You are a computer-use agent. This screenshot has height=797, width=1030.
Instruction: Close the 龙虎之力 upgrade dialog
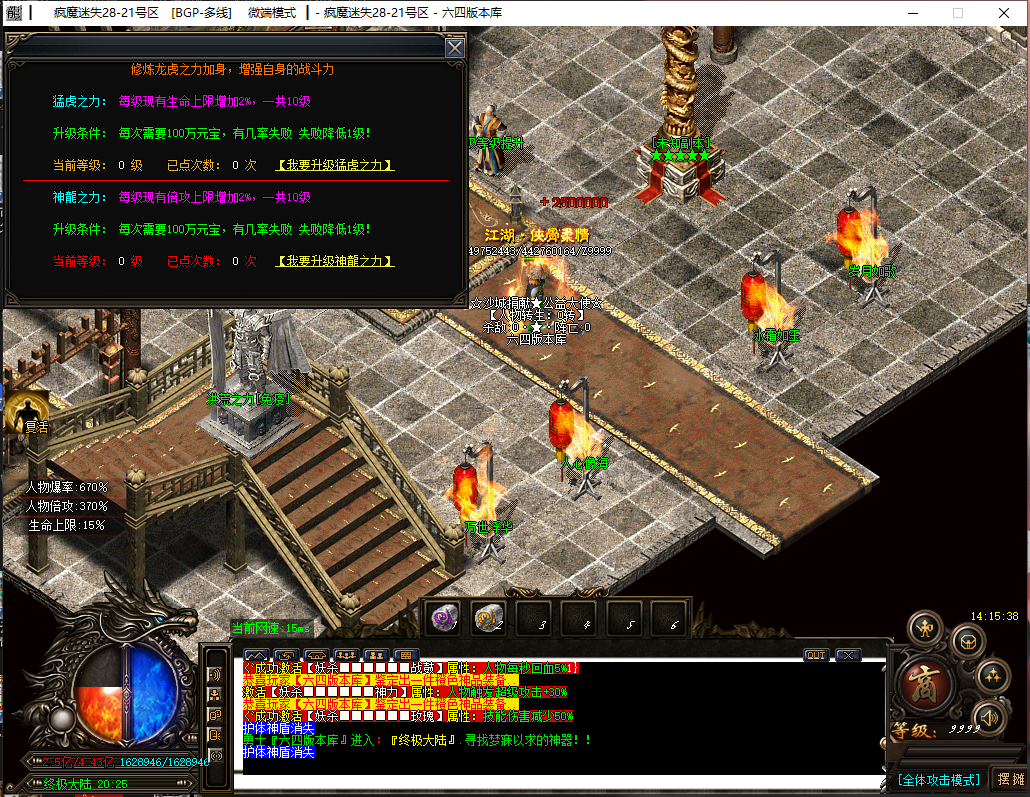point(454,47)
